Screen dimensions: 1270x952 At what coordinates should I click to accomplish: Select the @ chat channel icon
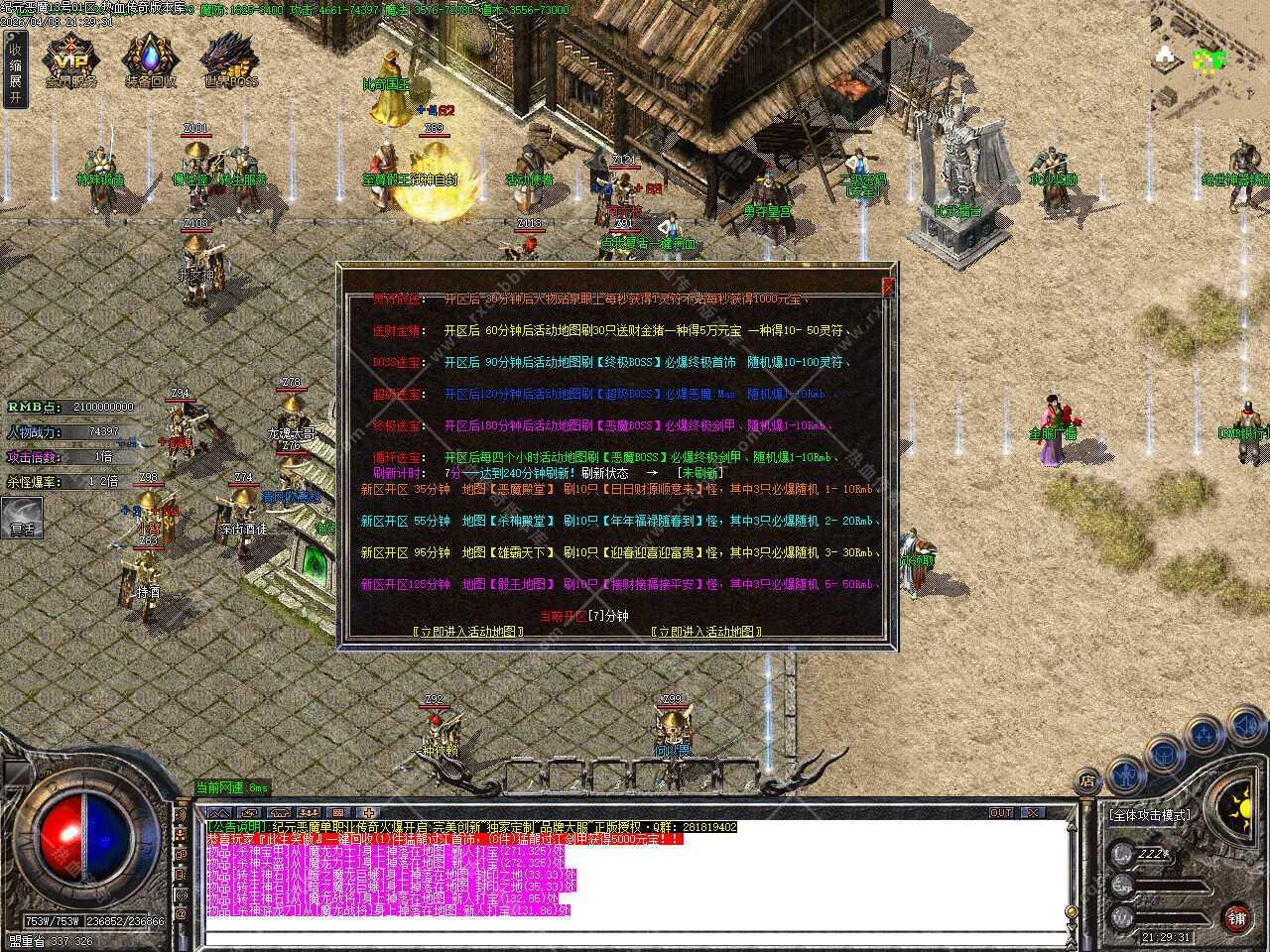click(181, 914)
